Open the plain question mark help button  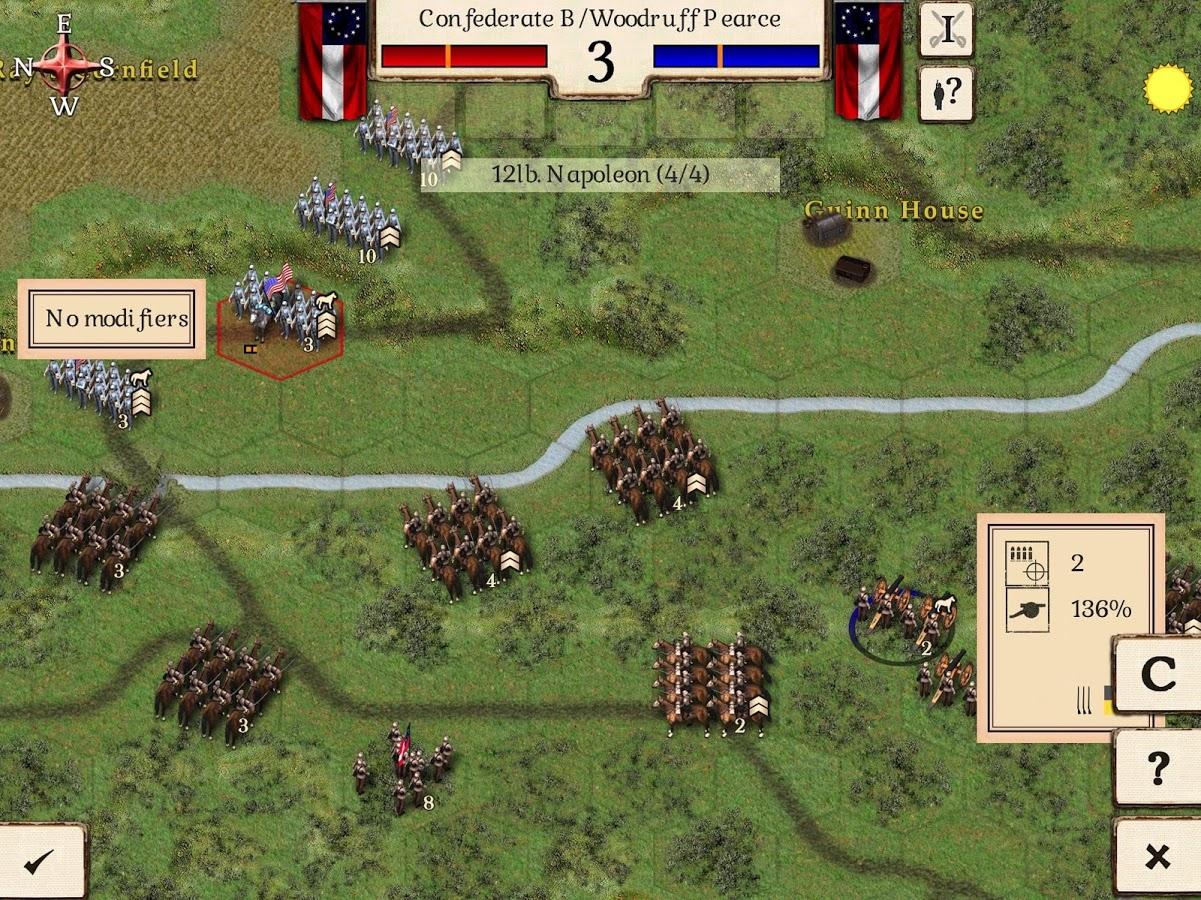coord(1157,767)
